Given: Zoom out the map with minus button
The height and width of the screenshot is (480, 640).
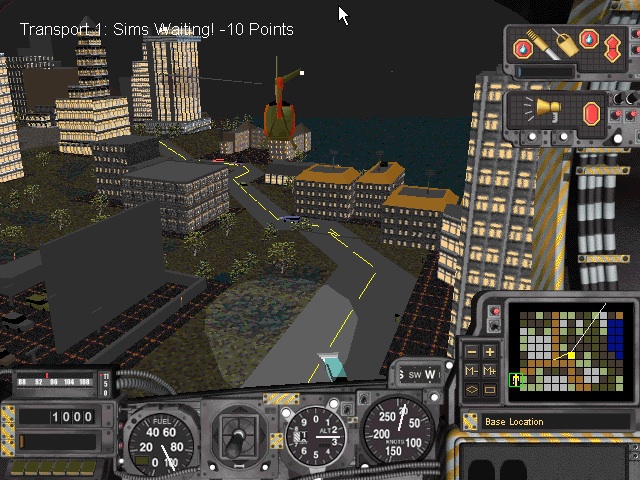Looking at the screenshot, I should pyautogui.click(x=472, y=352).
